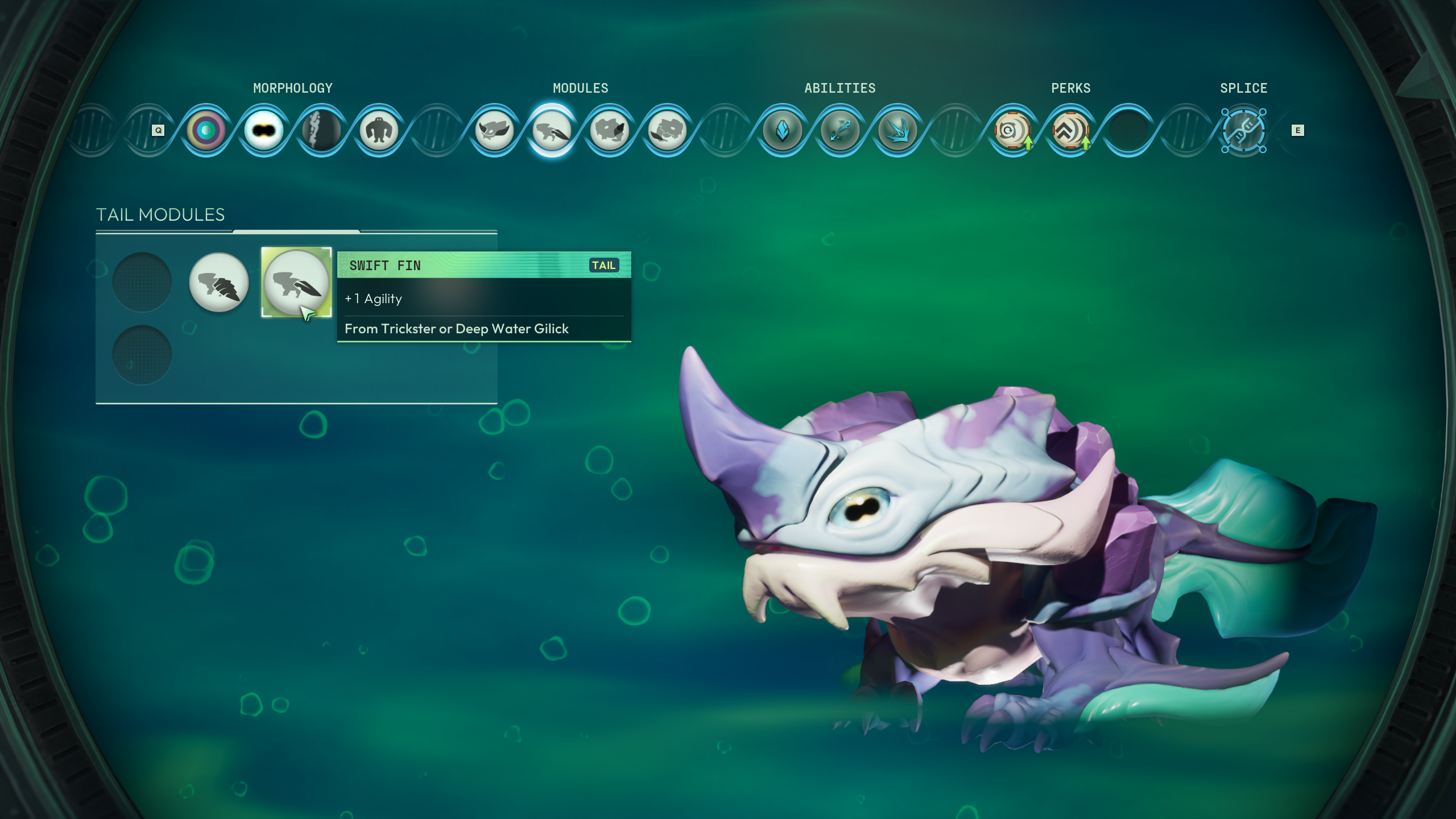Select the blue crystal ability node

tap(783, 131)
